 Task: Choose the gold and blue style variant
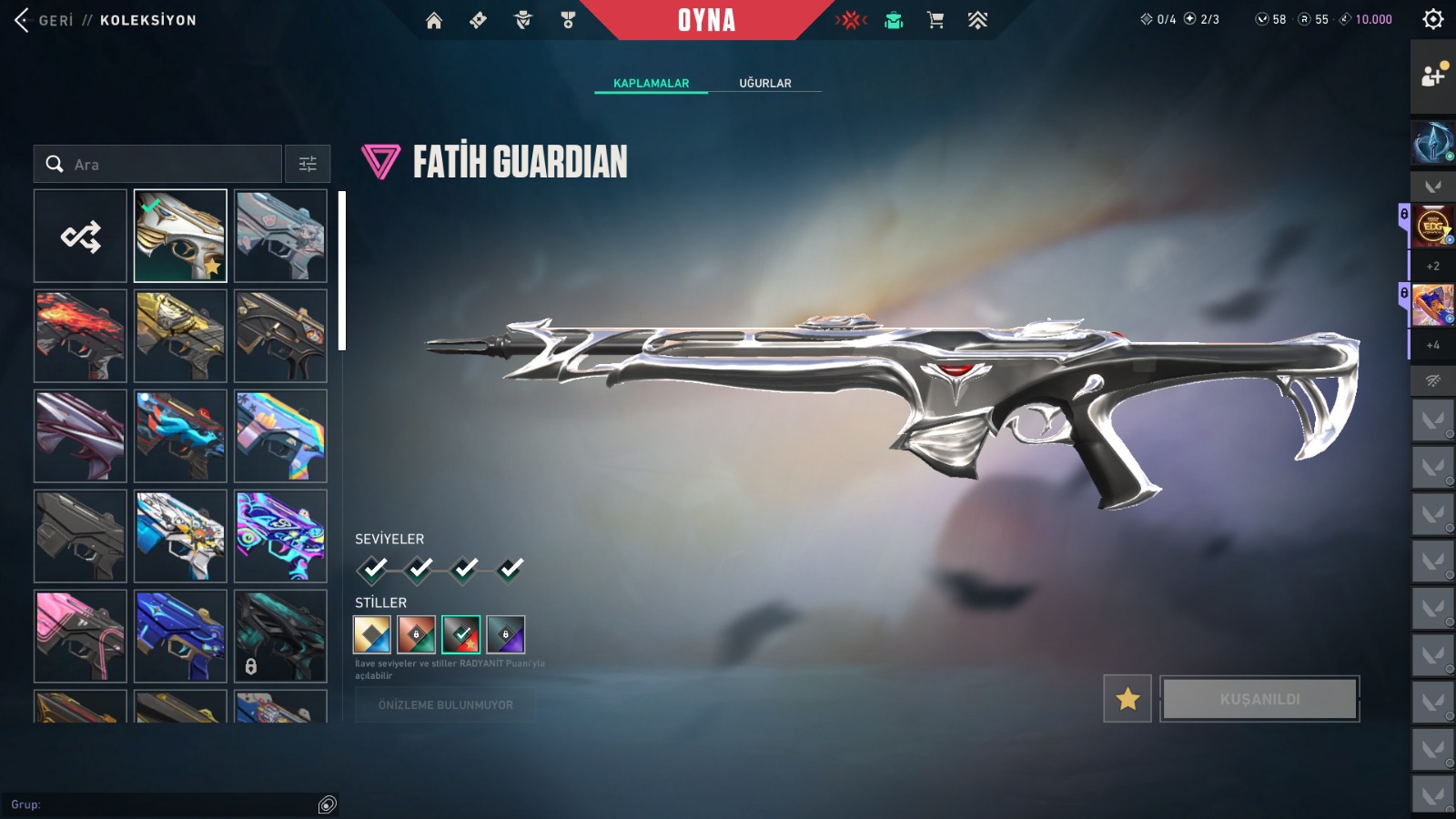pyautogui.click(x=372, y=635)
